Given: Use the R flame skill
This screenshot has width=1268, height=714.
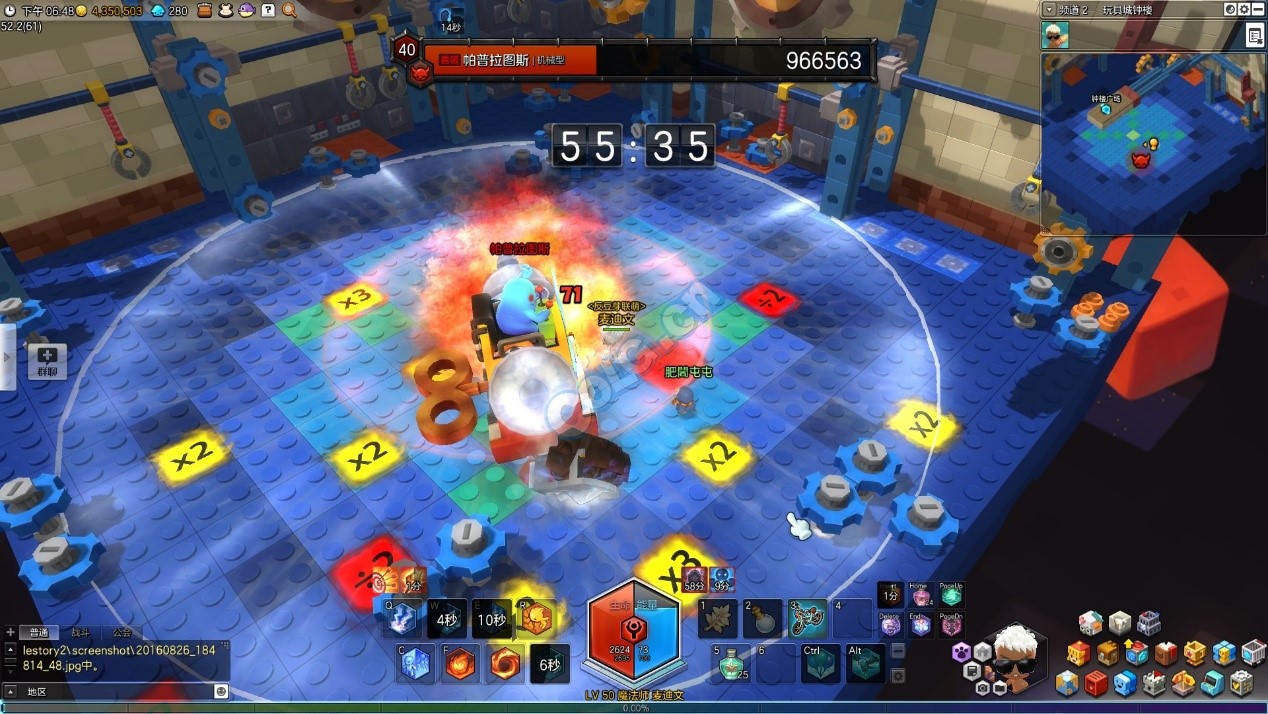Looking at the screenshot, I should tap(536, 618).
